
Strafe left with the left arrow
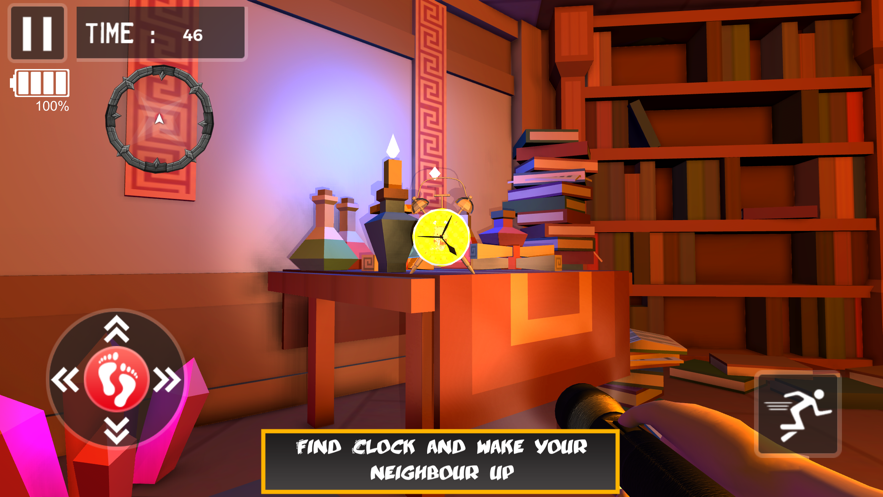coord(66,380)
